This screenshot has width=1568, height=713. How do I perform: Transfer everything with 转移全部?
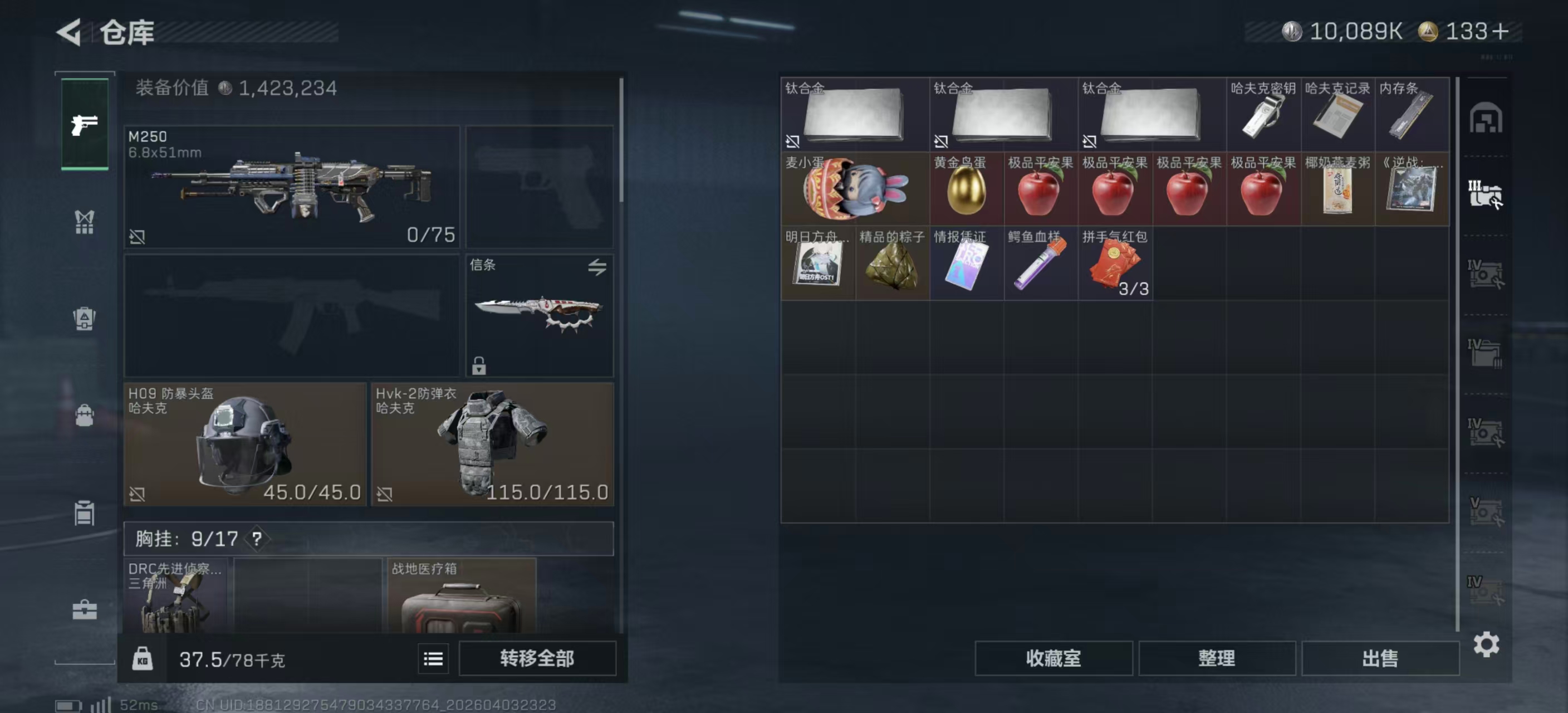click(x=537, y=658)
